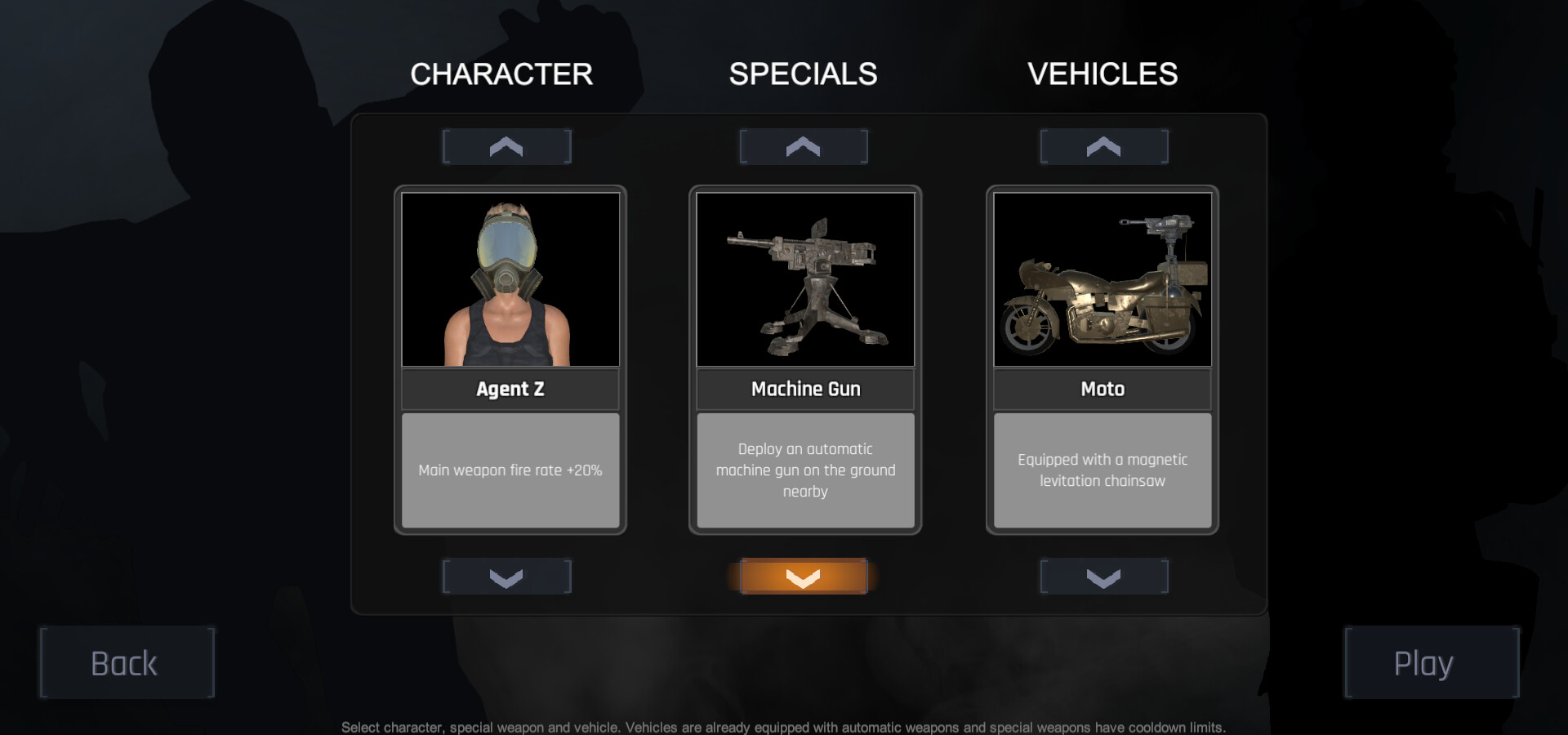Click the Agent Z fire rate description
The image size is (1568, 735).
pyautogui.click(x=510, y=470)
